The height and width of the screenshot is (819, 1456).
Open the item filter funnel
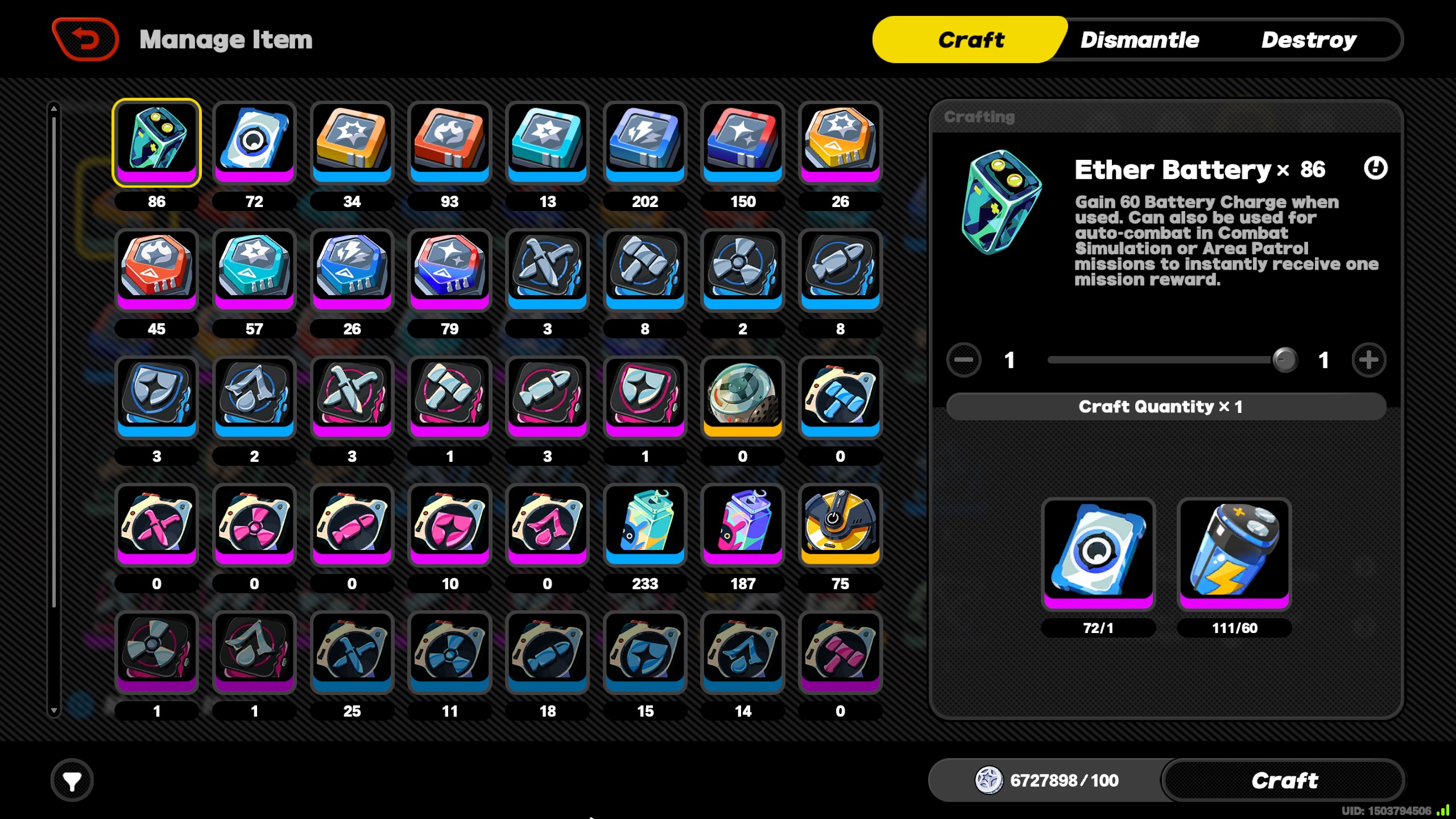coord(72,781)
